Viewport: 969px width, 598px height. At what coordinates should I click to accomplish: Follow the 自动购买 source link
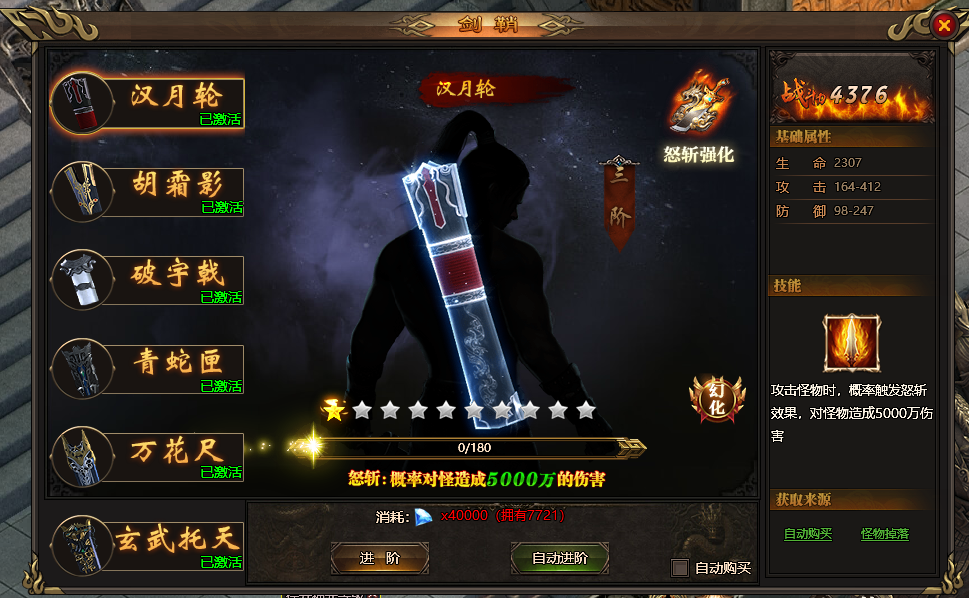tap(807, 534)
